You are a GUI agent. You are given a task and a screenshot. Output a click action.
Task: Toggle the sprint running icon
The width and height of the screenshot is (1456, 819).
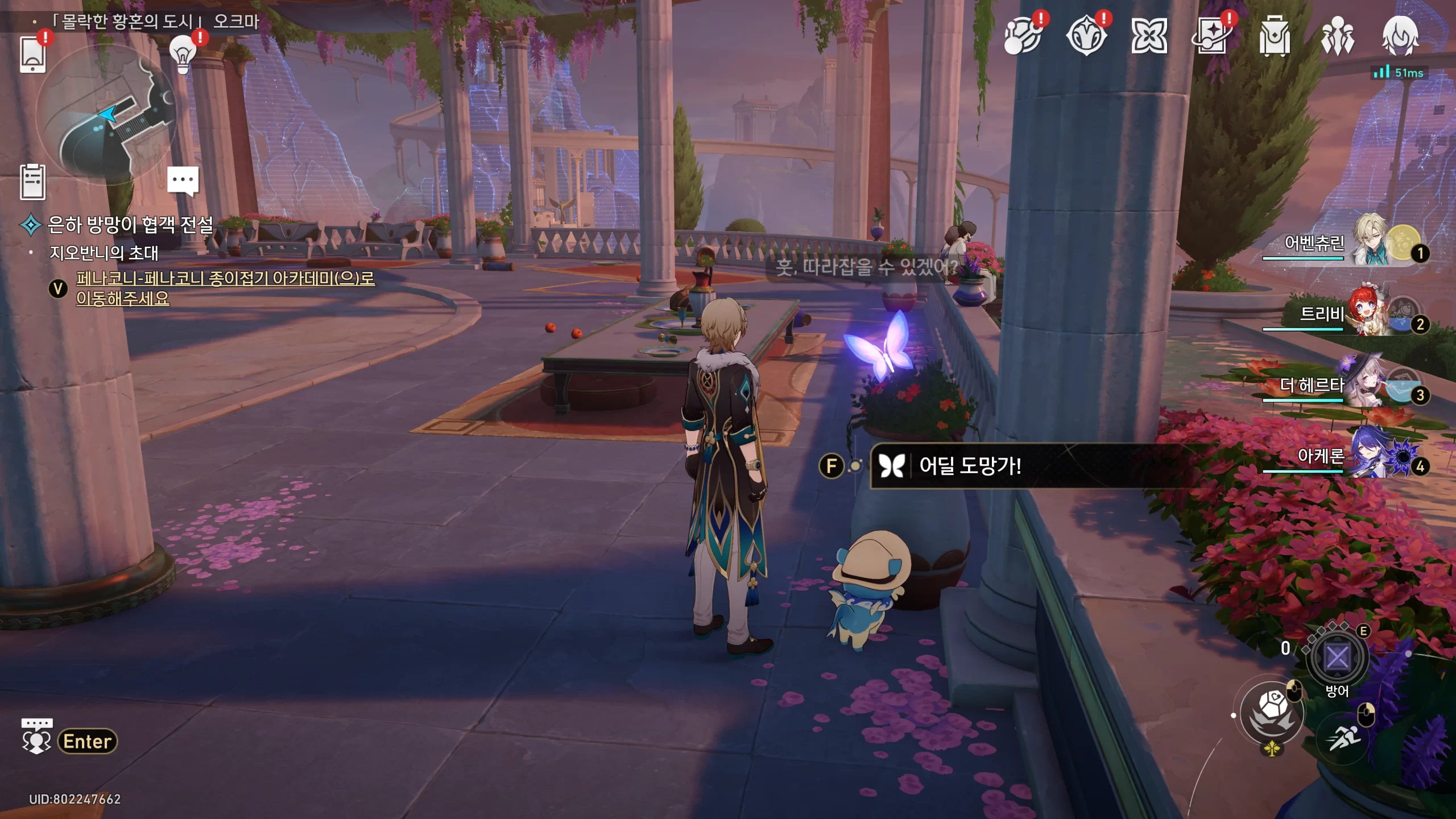point(1345,738)
